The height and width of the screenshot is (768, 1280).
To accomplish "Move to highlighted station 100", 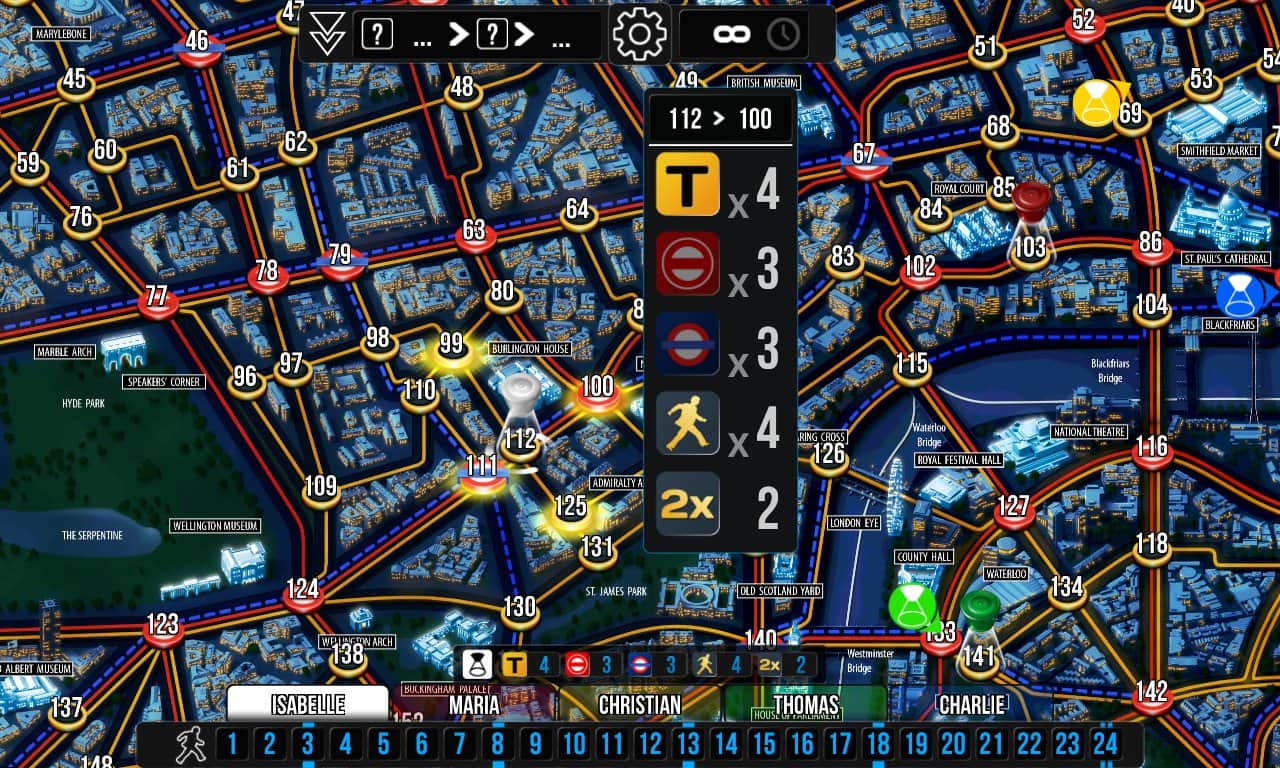I will [x=597, y=390].
